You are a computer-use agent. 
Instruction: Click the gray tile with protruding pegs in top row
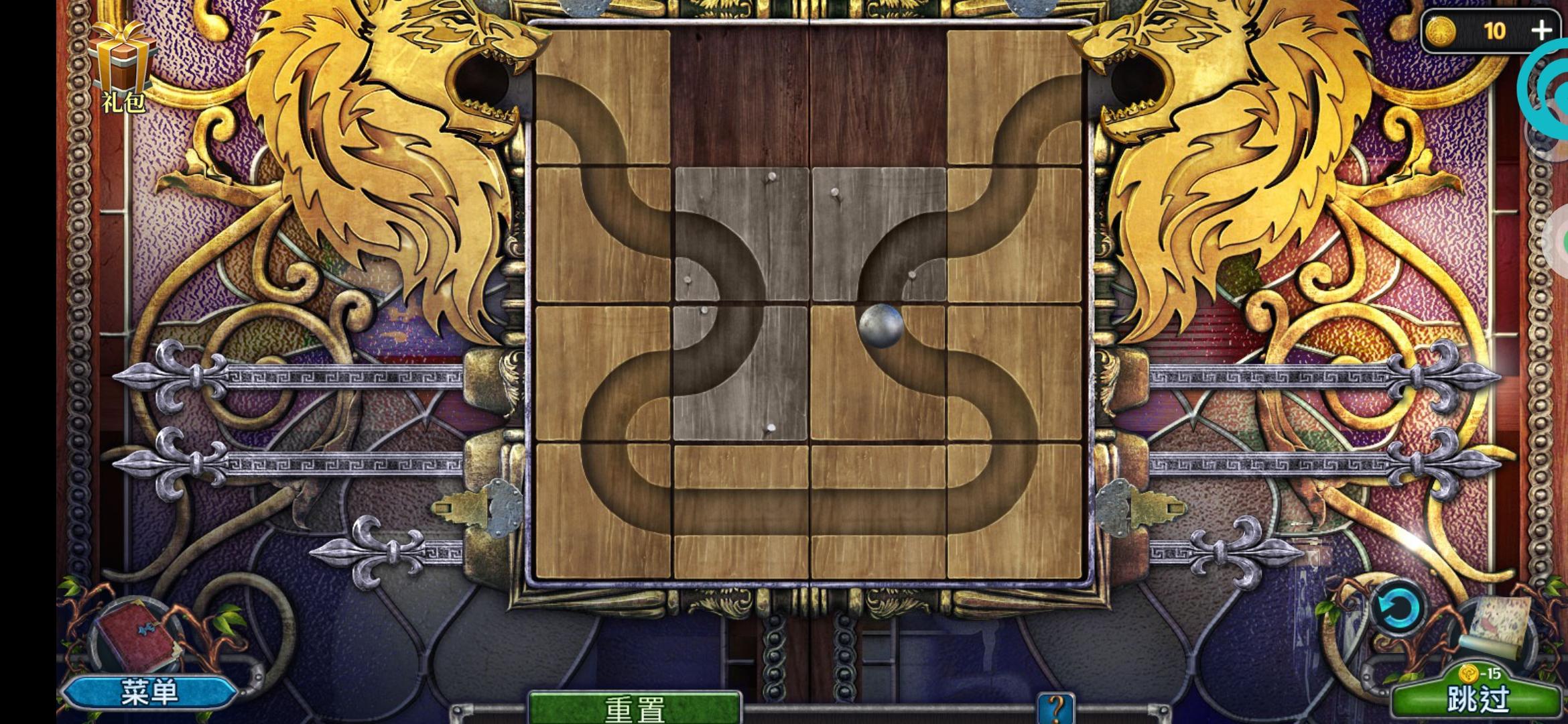click(x=878, y=235)
